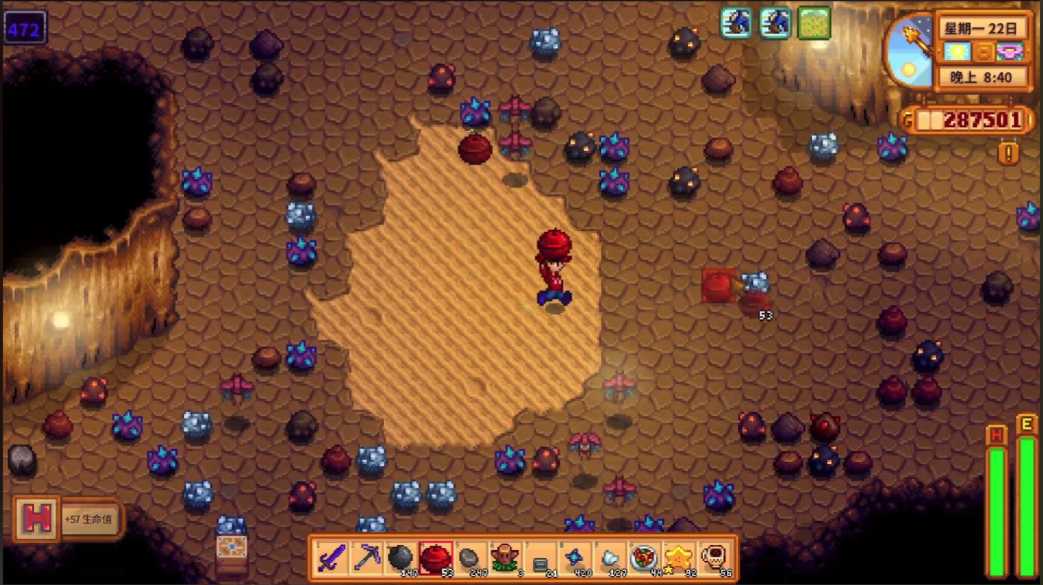The image size is (1043, 585).
Task: Pick the white quartz stack
Action: [x=609, y=557]
